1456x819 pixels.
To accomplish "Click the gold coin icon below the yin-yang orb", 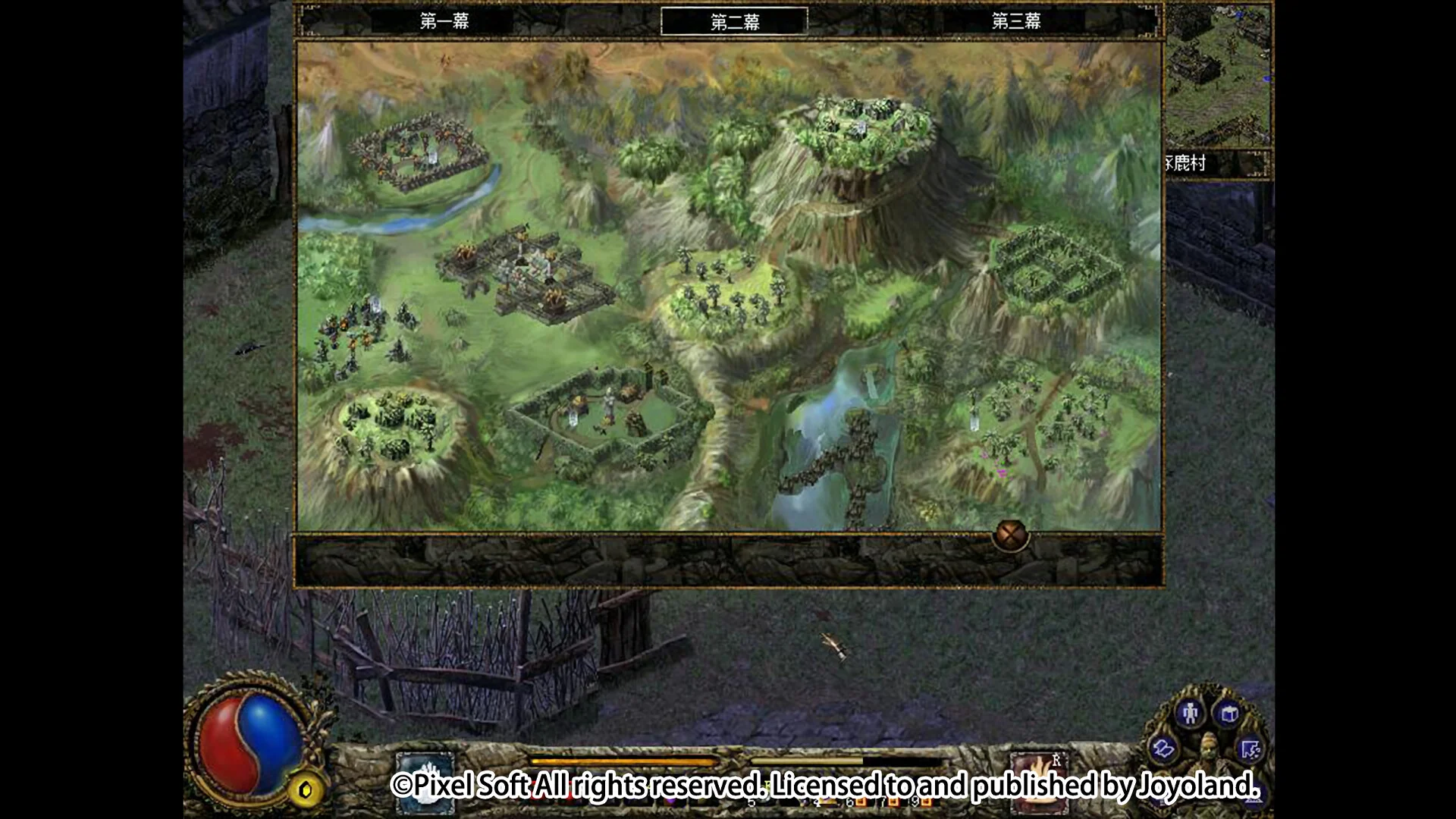I will coord(306,790).
